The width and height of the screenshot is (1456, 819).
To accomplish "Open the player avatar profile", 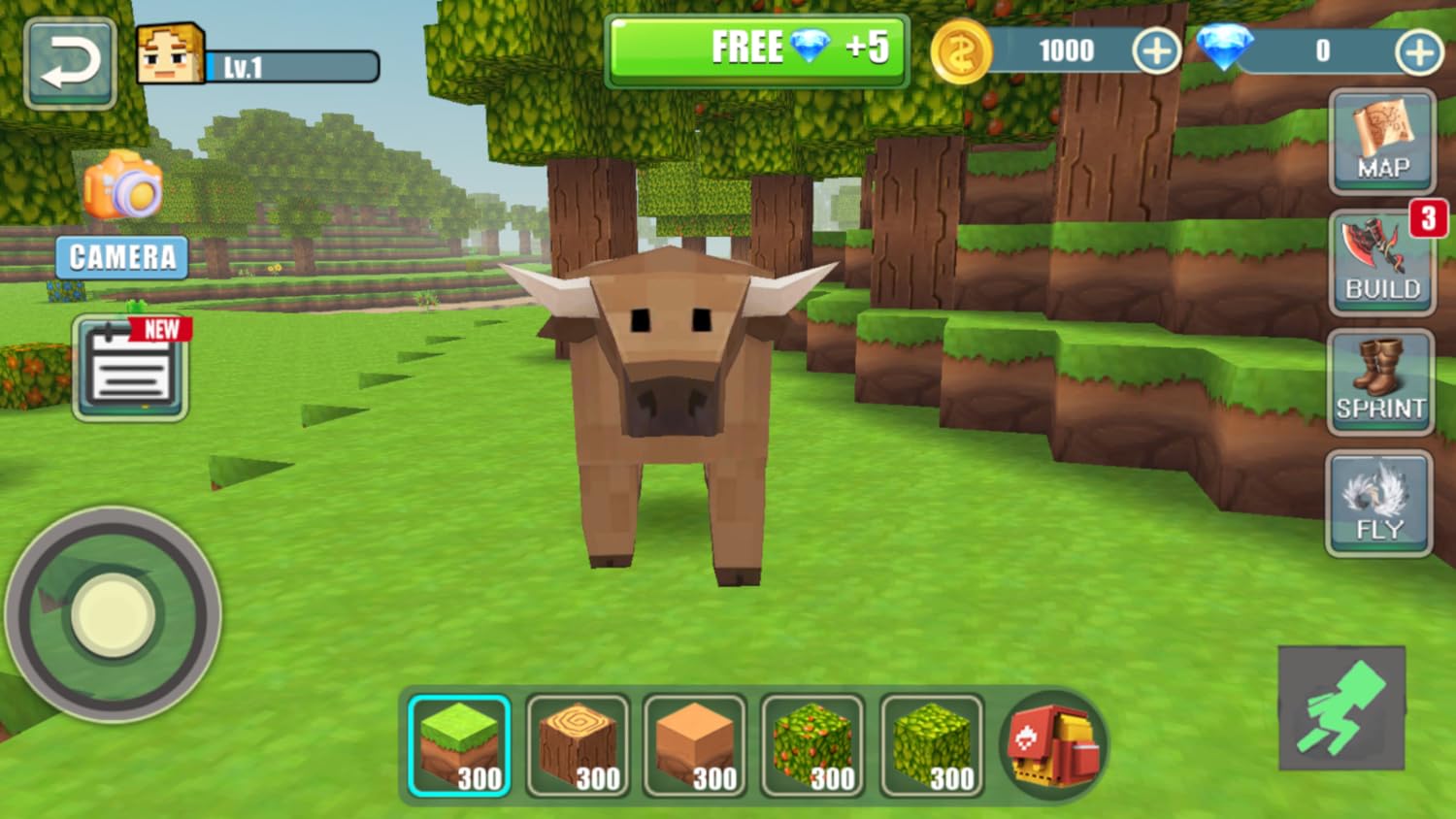I will point(171,54).
